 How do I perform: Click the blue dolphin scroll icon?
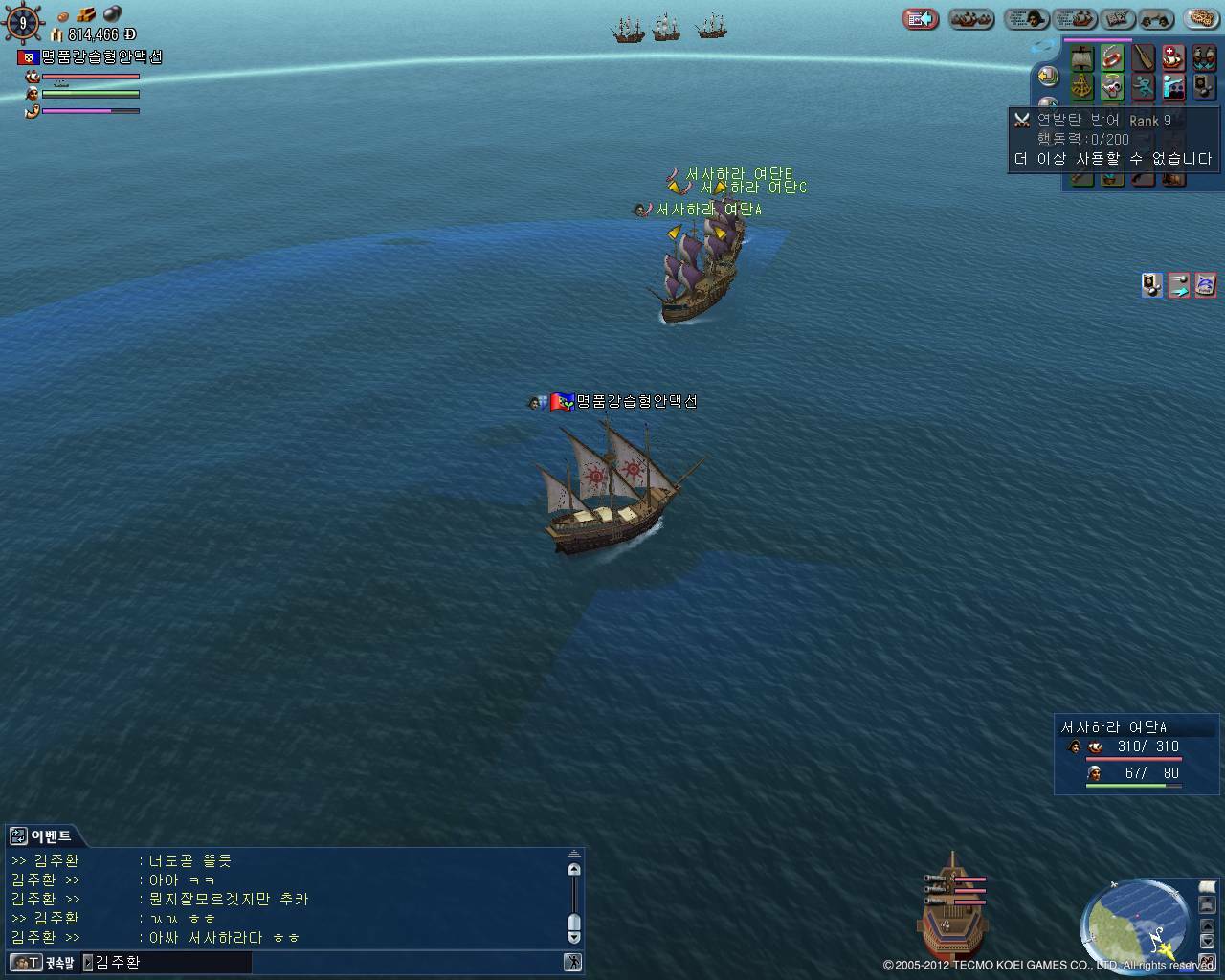pos(1206,284)
